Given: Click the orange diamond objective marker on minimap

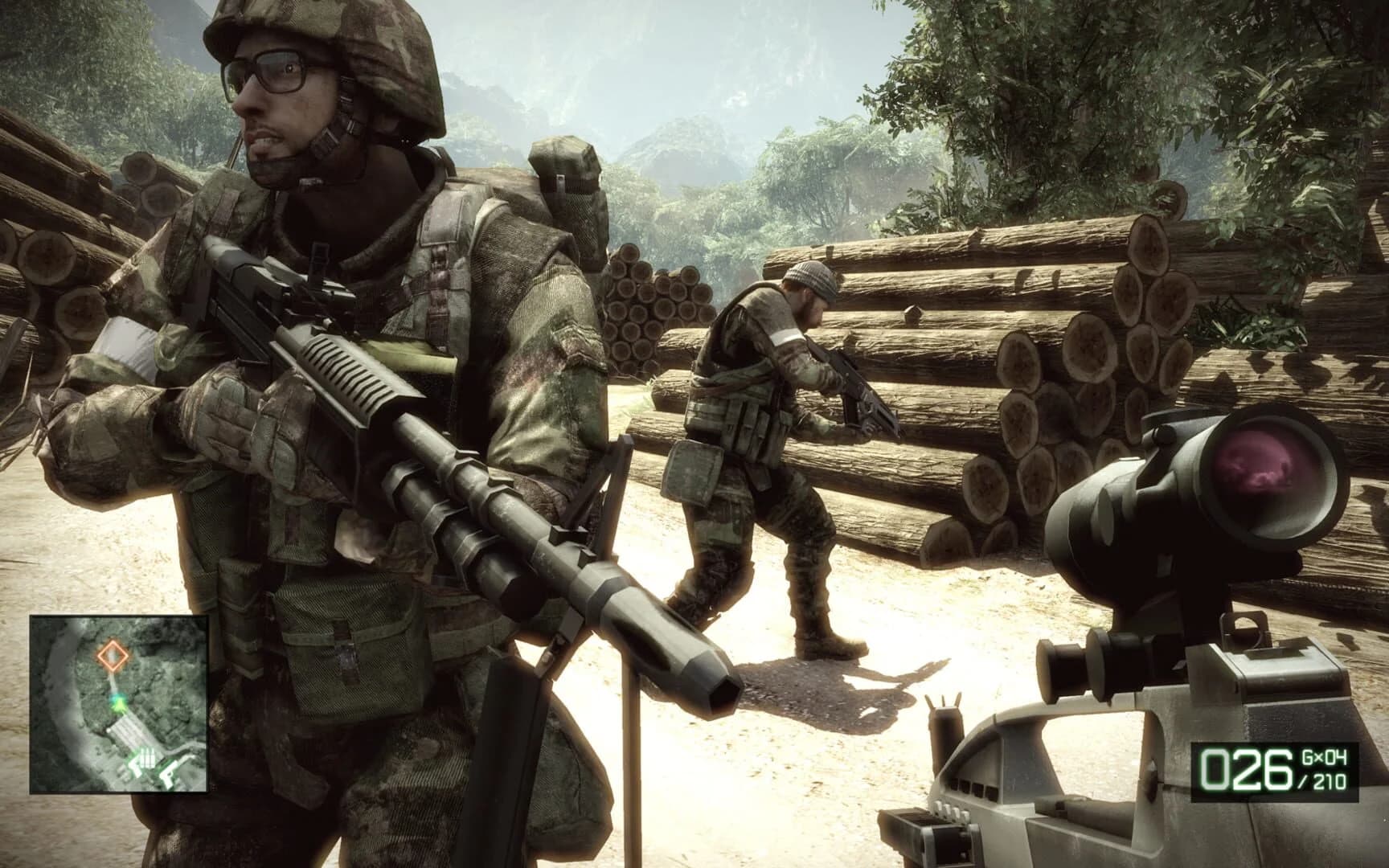Looking at the screenshot, I should pos(113,656).
